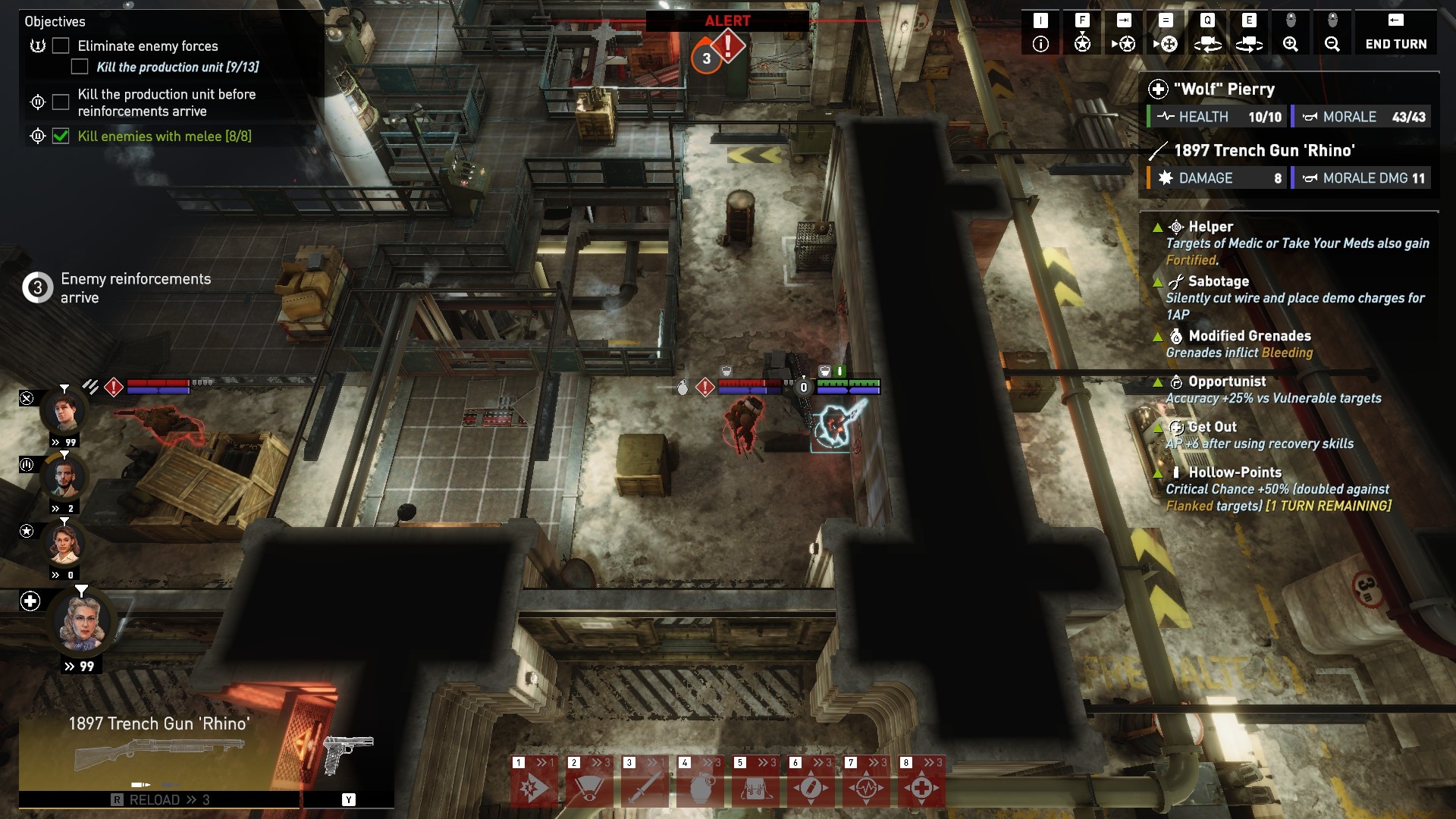Activate the medic red cross ability
This screenshot has height=819, width=1456.
[x=921, y=787]
